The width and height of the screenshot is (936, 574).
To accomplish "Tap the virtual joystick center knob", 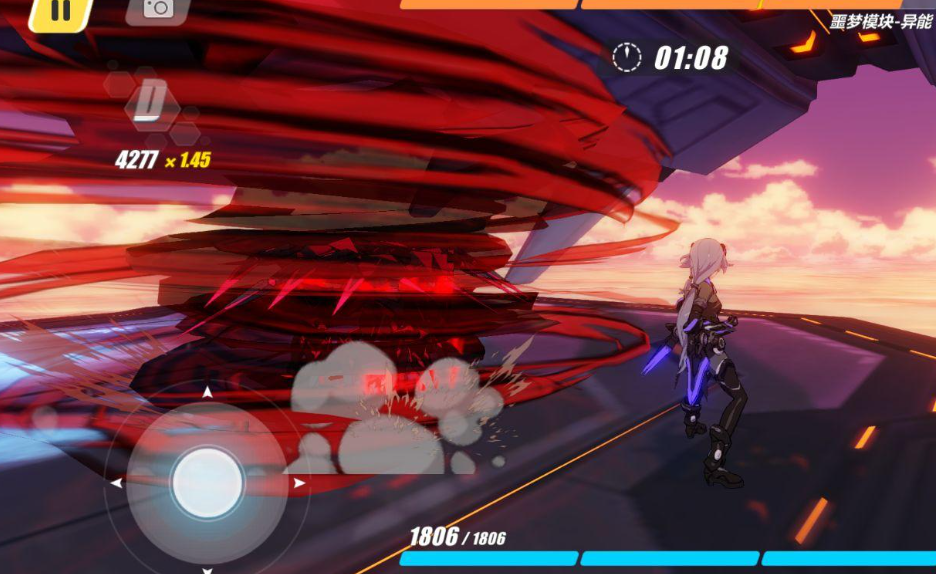I will 207,483.
